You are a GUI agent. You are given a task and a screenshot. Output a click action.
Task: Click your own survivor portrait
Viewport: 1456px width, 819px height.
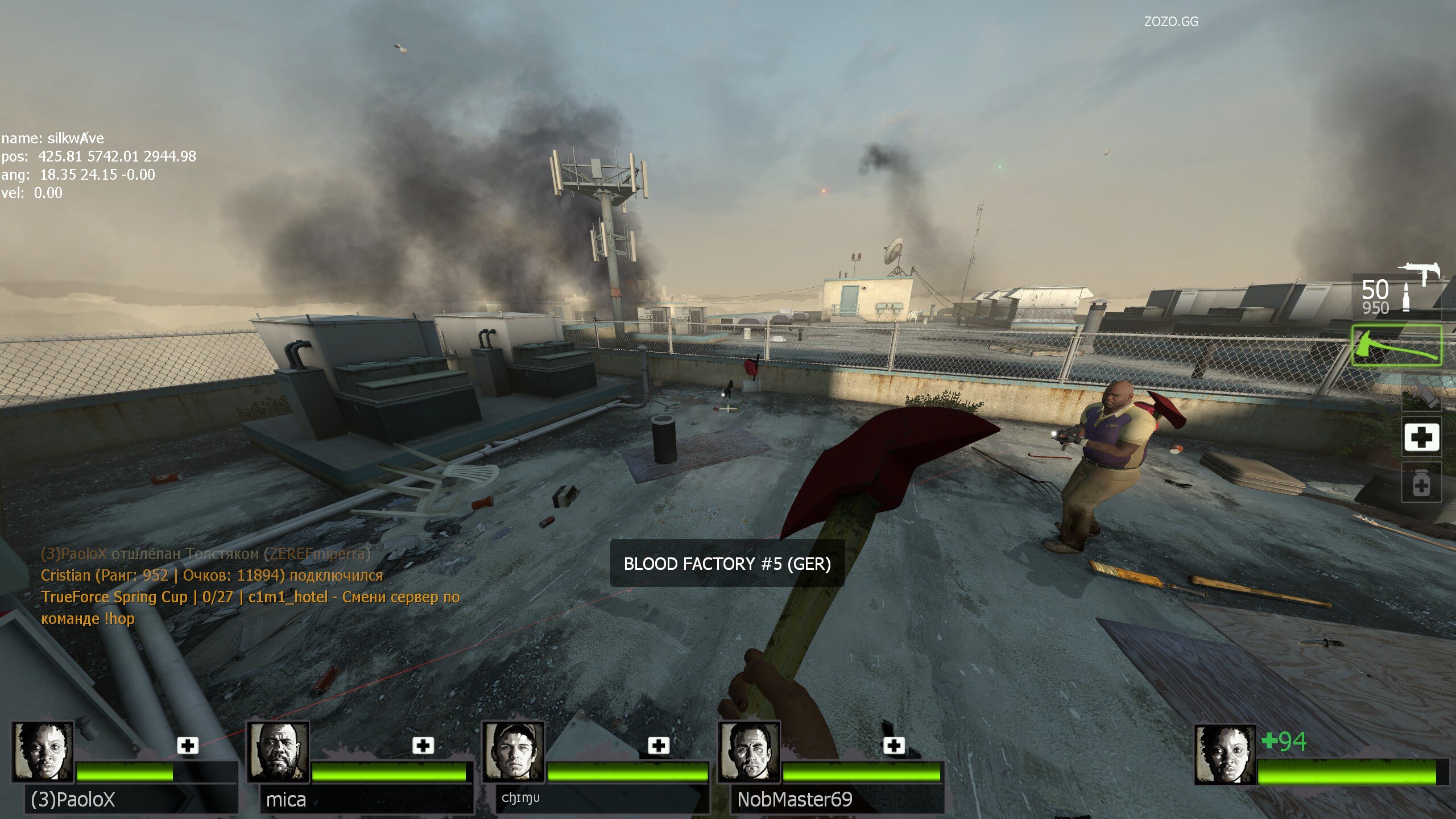click(x=1225, y=755)
